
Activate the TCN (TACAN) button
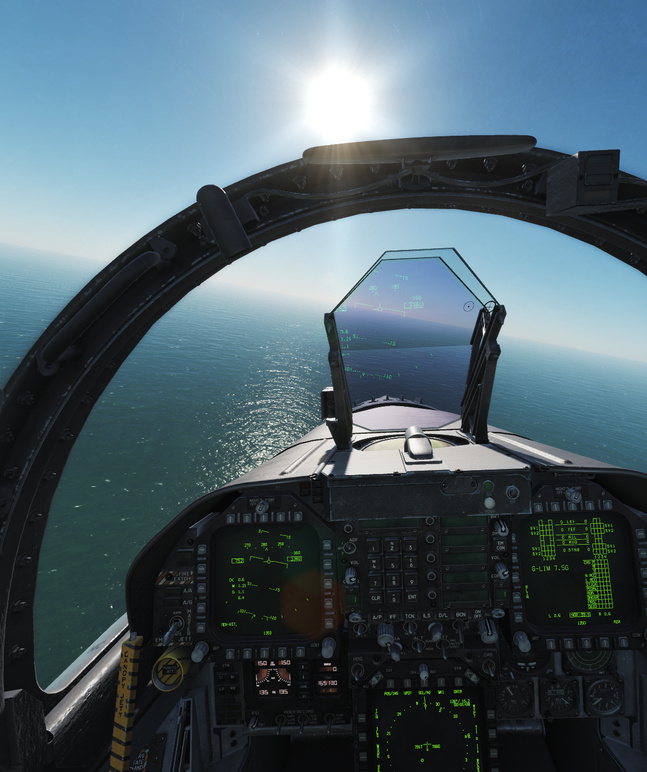(409, 617)
